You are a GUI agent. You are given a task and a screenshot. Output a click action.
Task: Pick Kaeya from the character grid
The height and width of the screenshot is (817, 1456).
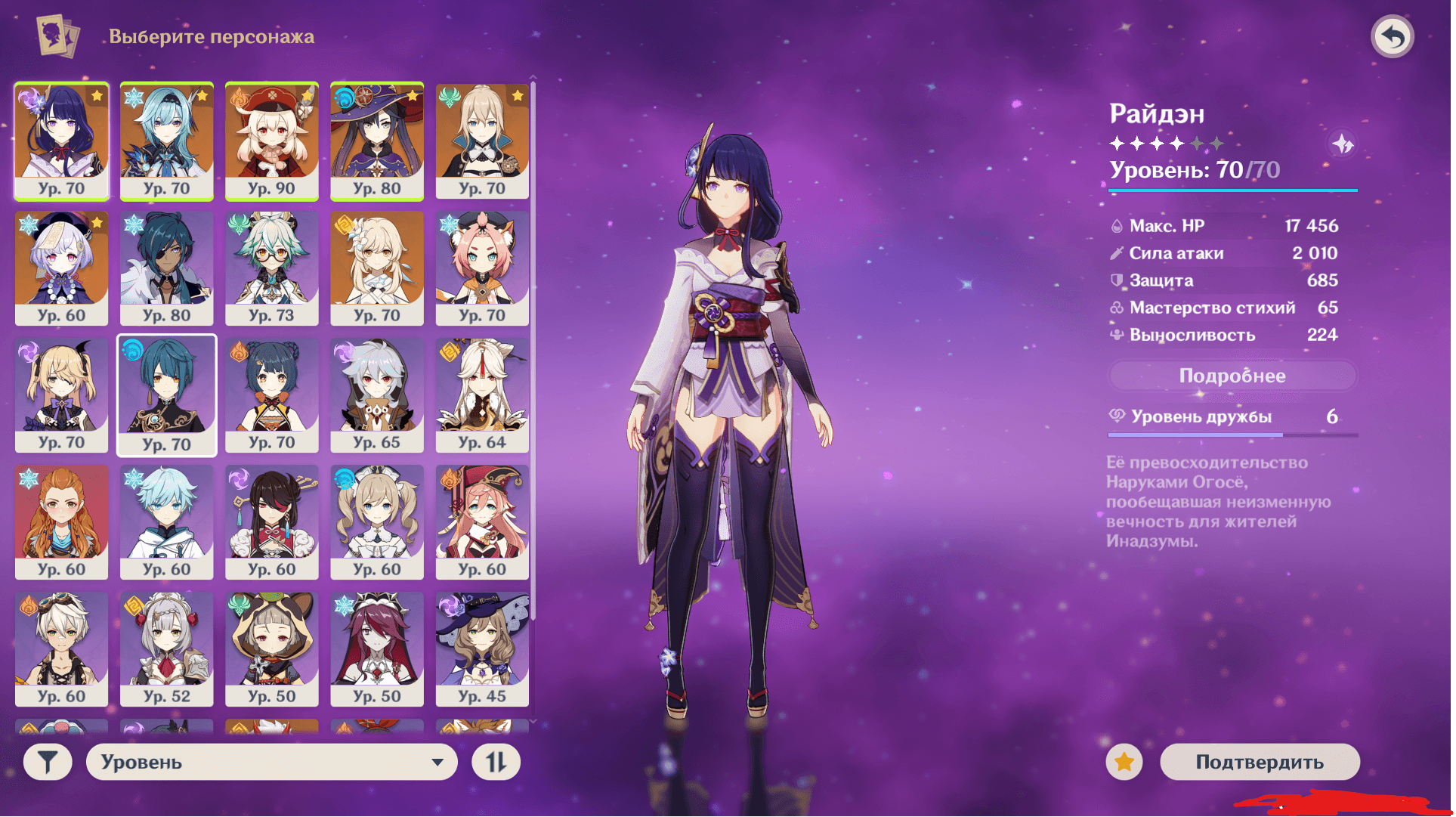click(167, 268)
